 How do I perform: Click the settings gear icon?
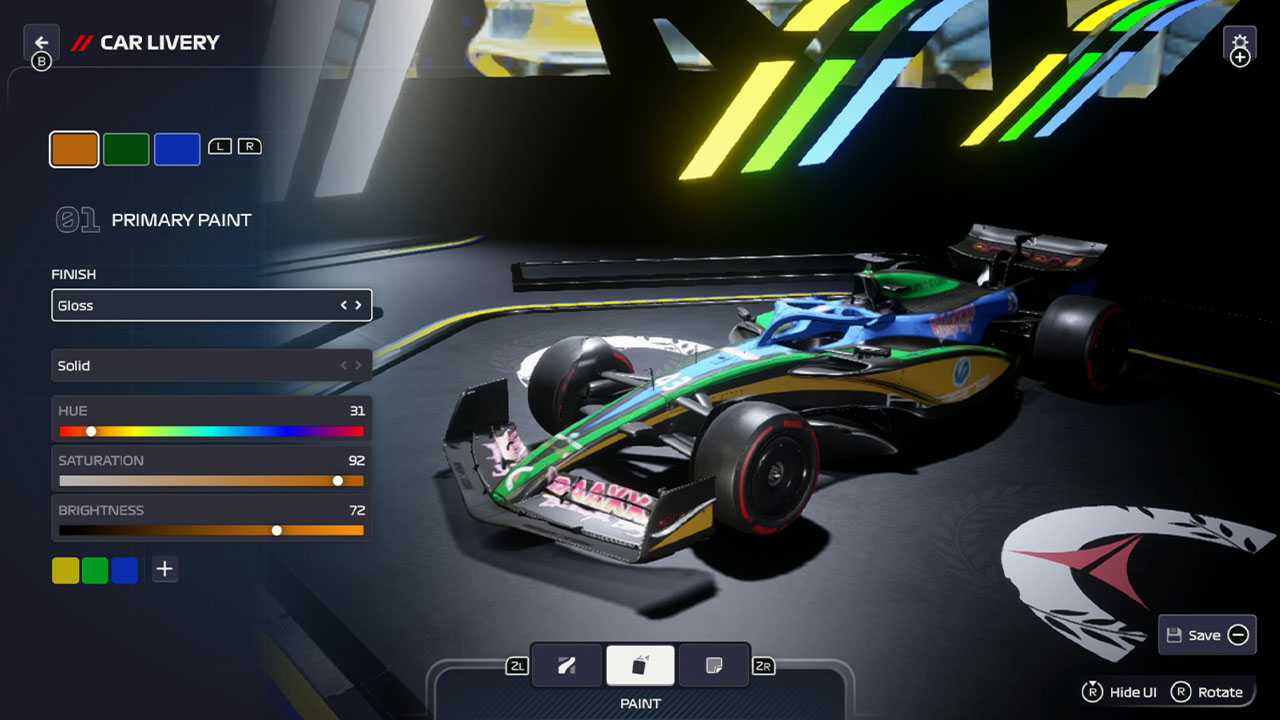click(1240, 46)
